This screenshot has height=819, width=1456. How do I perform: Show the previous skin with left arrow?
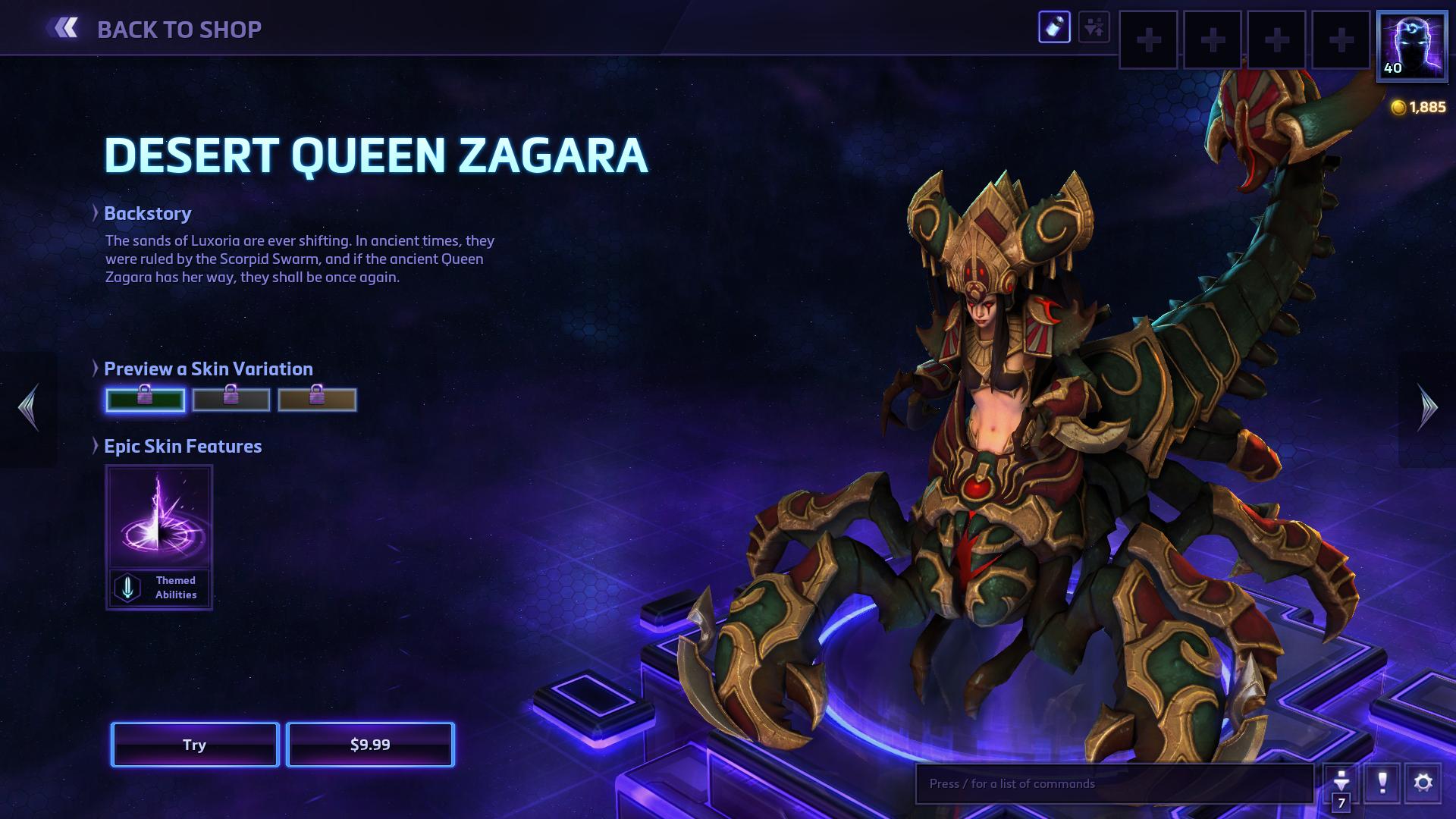28,408
